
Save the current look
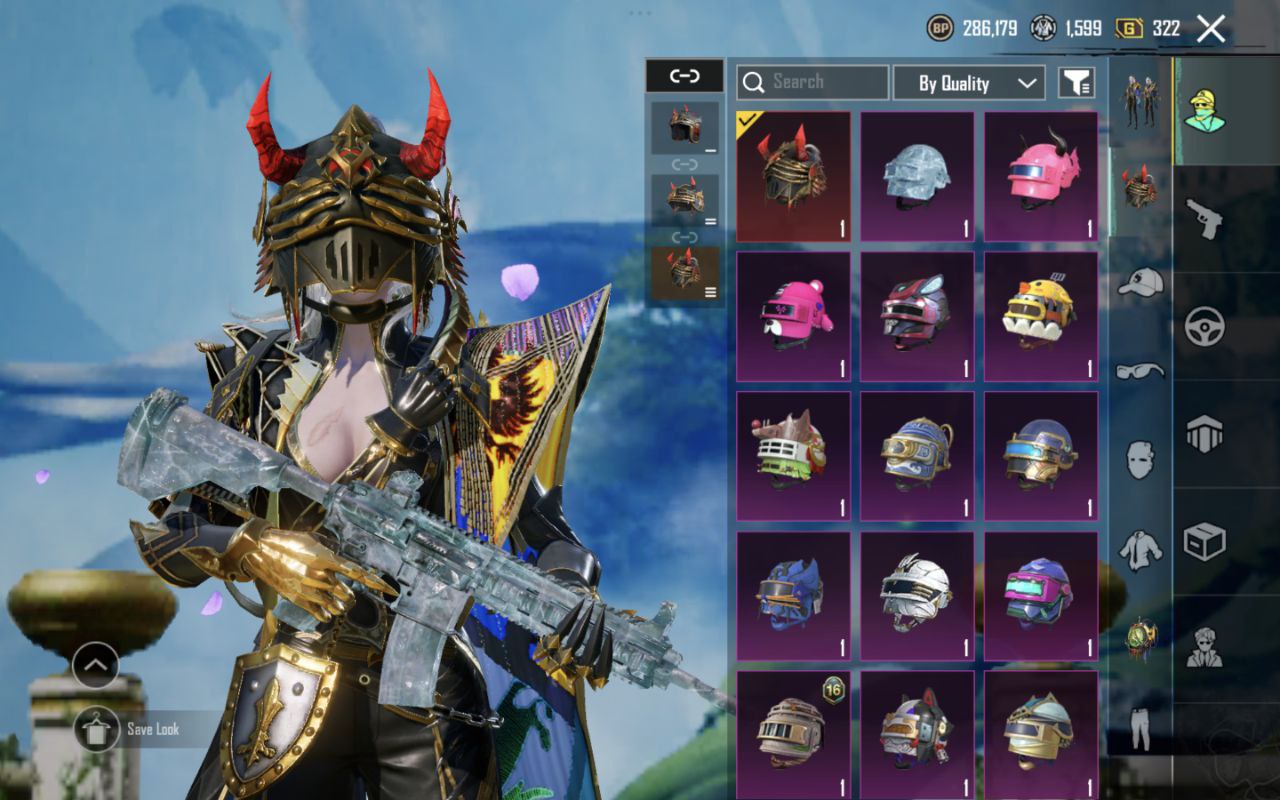pyautogui.click(x=97, y=729)
